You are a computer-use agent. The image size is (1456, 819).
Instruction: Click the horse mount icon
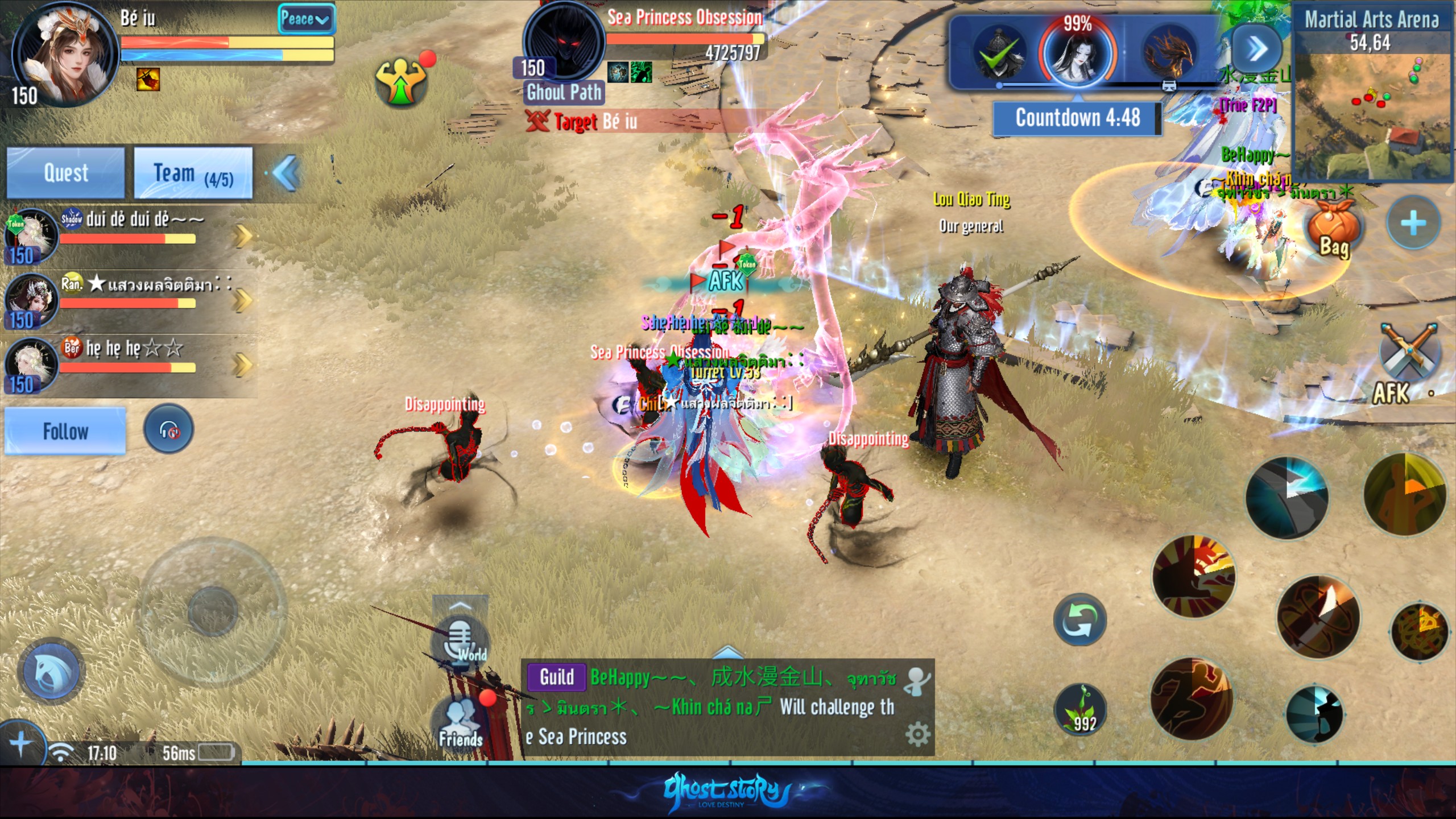tap(51, 671)
